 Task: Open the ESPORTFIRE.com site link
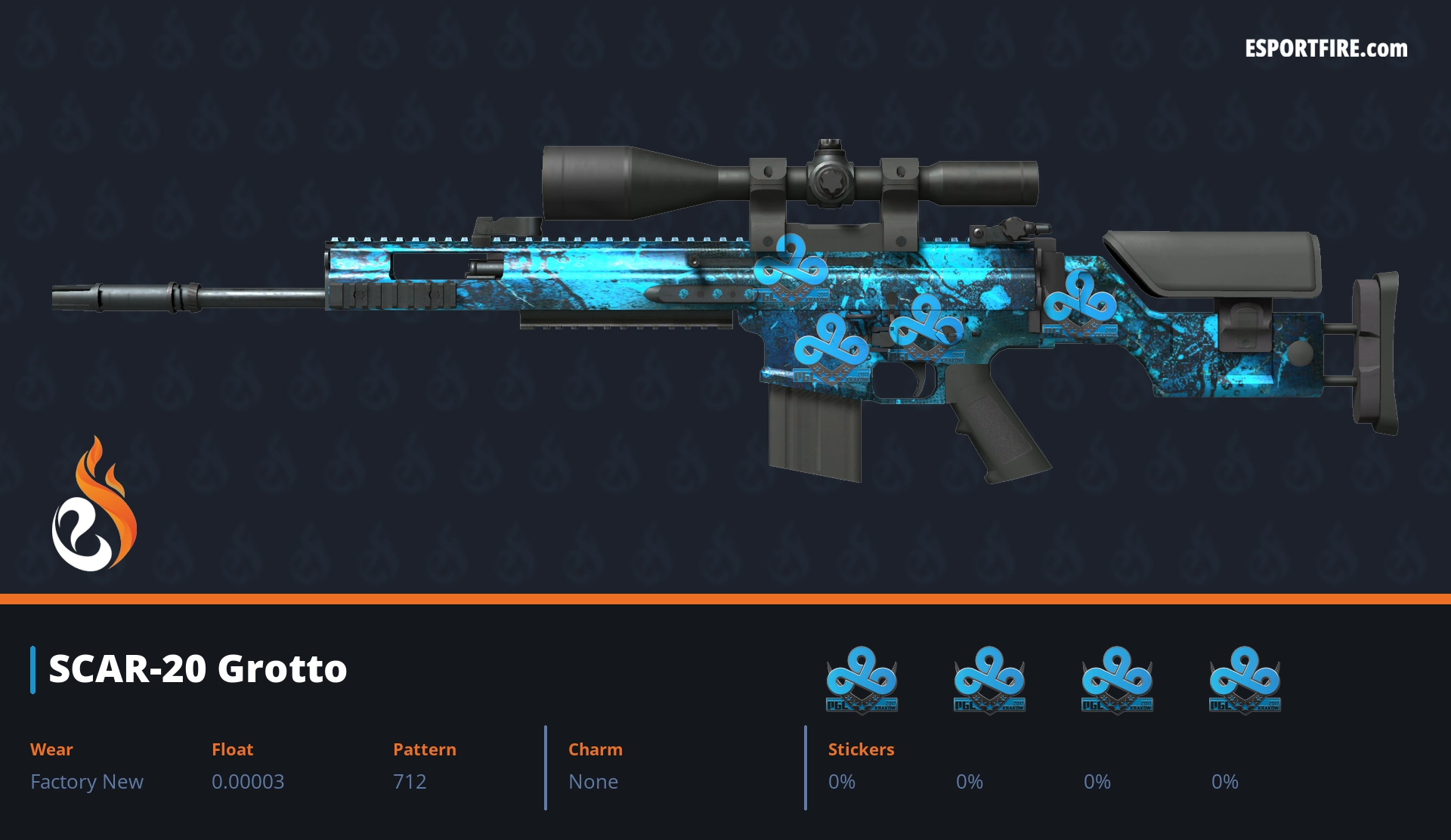(1326, 49)
